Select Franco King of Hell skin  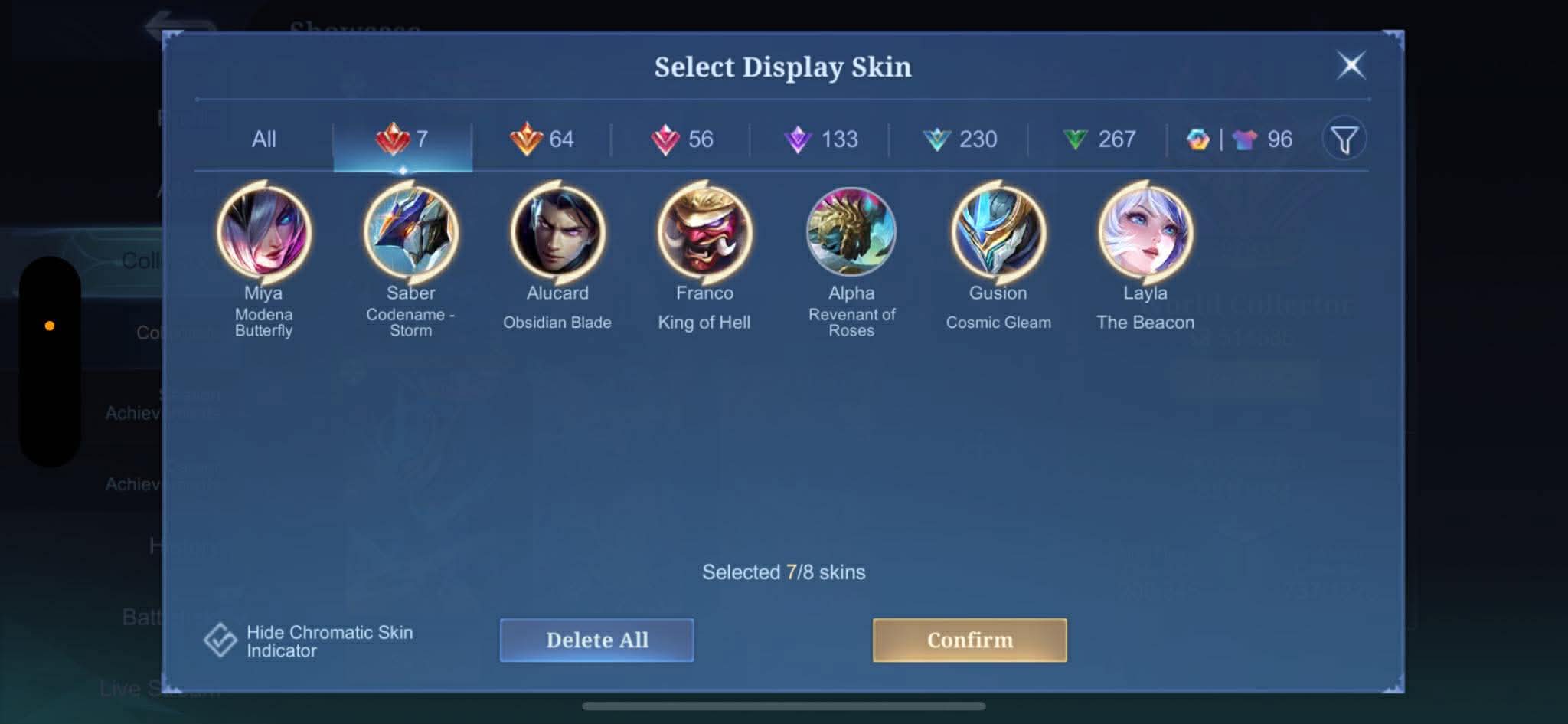tap(704, 232)
